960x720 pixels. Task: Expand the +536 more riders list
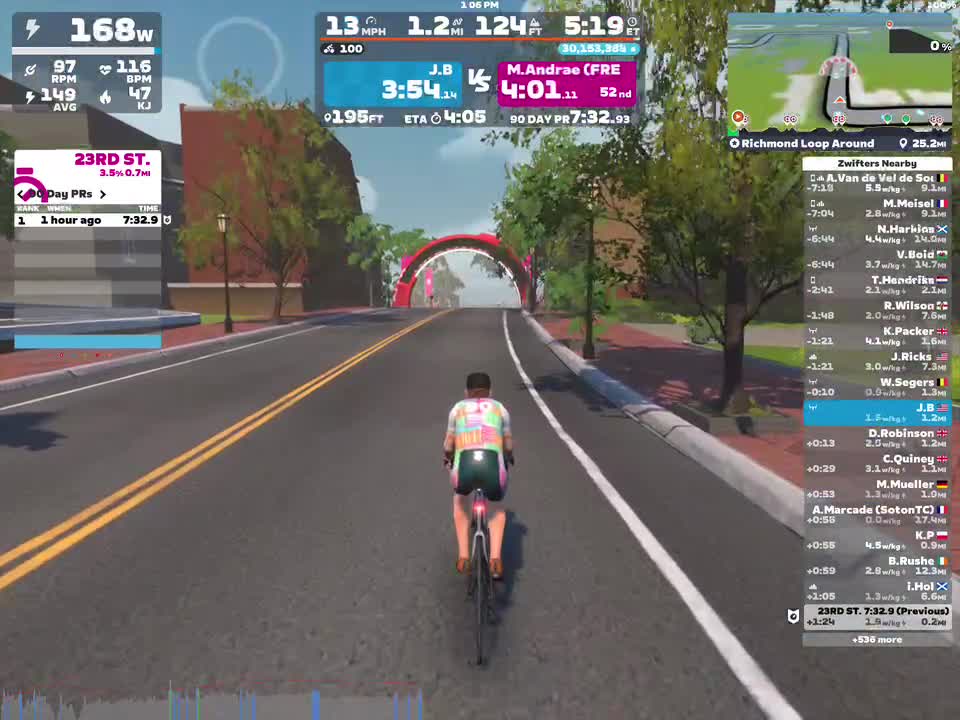pos(877,640)
